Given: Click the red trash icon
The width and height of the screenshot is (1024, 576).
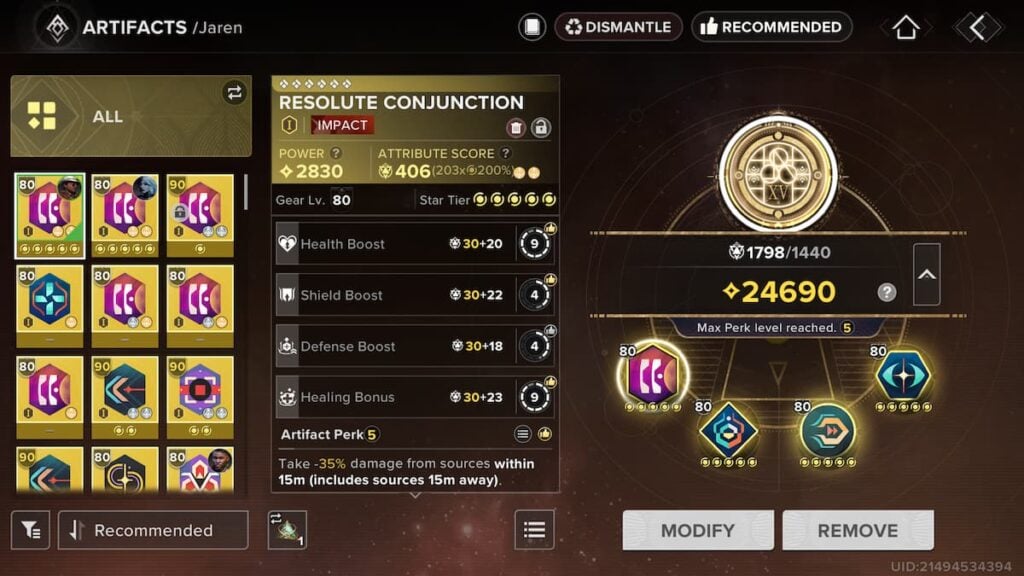Looking at the screenshot, I should coord(516,127).
